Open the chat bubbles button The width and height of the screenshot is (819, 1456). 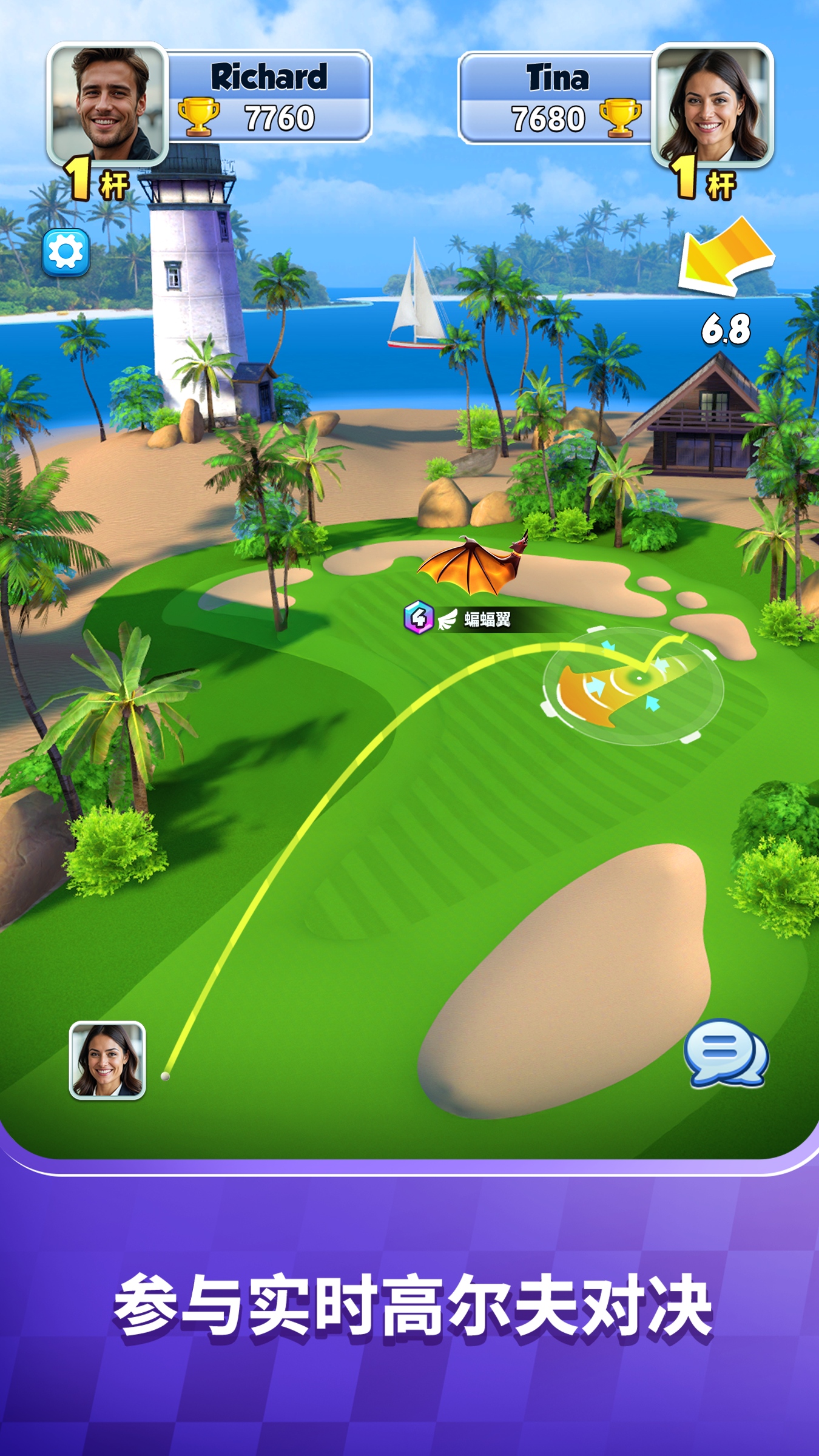tap(726, 1053)
